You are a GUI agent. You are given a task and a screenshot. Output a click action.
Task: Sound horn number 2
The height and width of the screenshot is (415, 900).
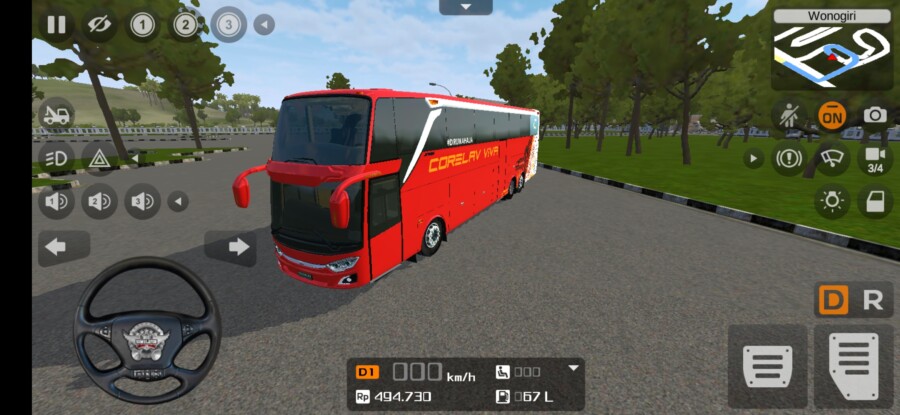(99, 202)
